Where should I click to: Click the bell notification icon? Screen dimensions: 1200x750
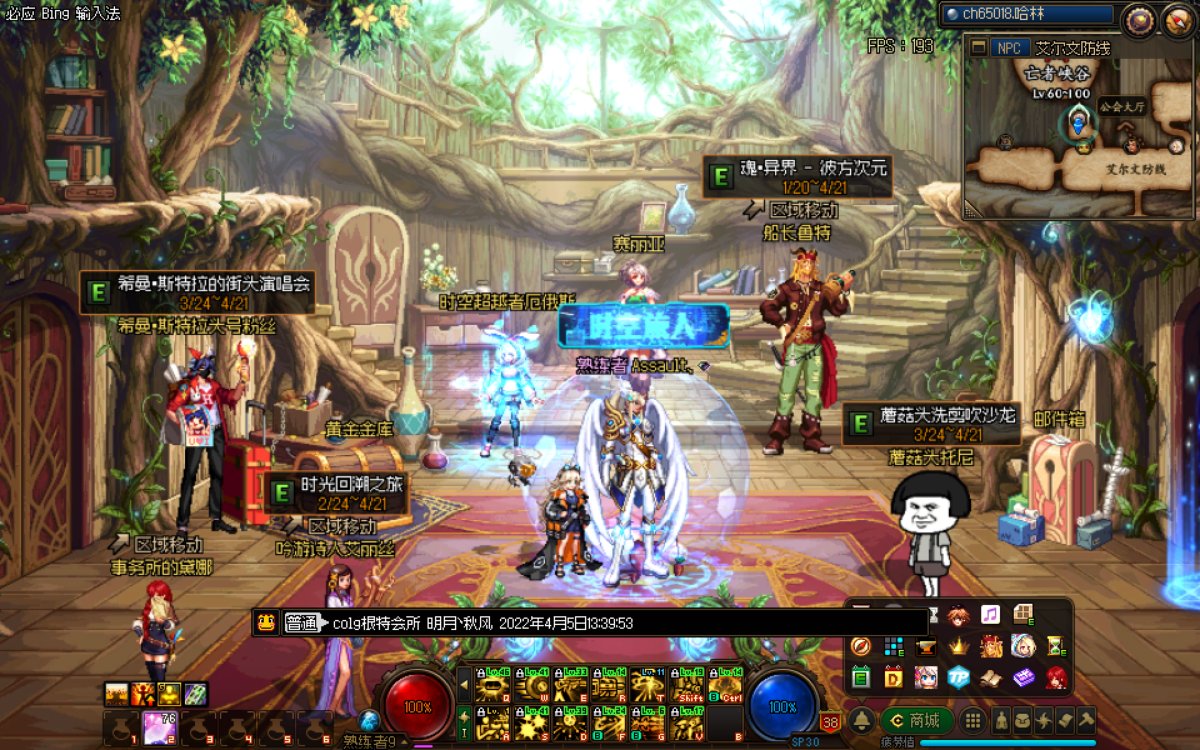coord(862,720)
